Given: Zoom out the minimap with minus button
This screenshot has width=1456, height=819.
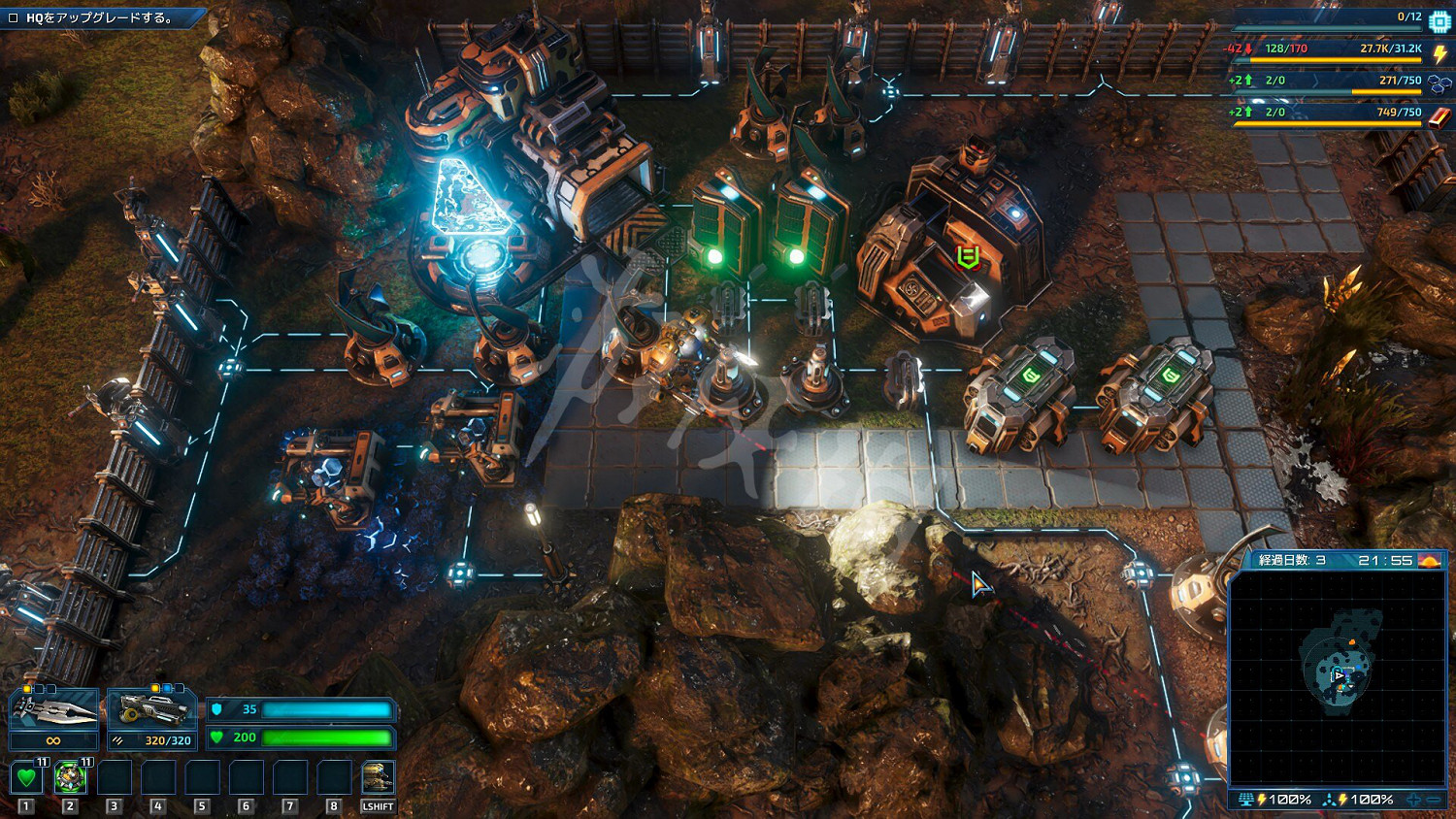Looking at the screenshot, I should [x=1434, y=800].
